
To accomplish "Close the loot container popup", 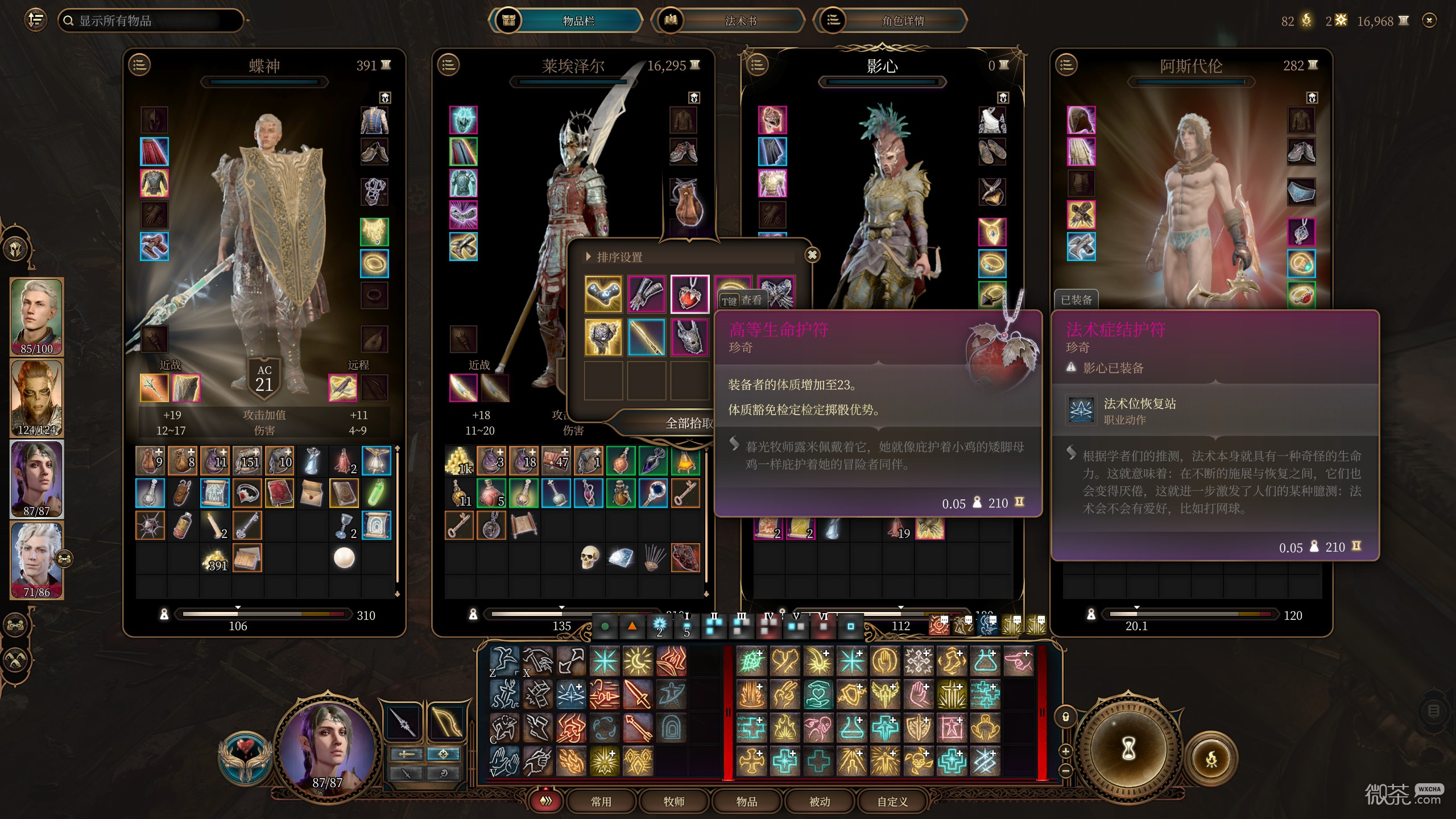I will pyautogui.click(x=812, y=255).
